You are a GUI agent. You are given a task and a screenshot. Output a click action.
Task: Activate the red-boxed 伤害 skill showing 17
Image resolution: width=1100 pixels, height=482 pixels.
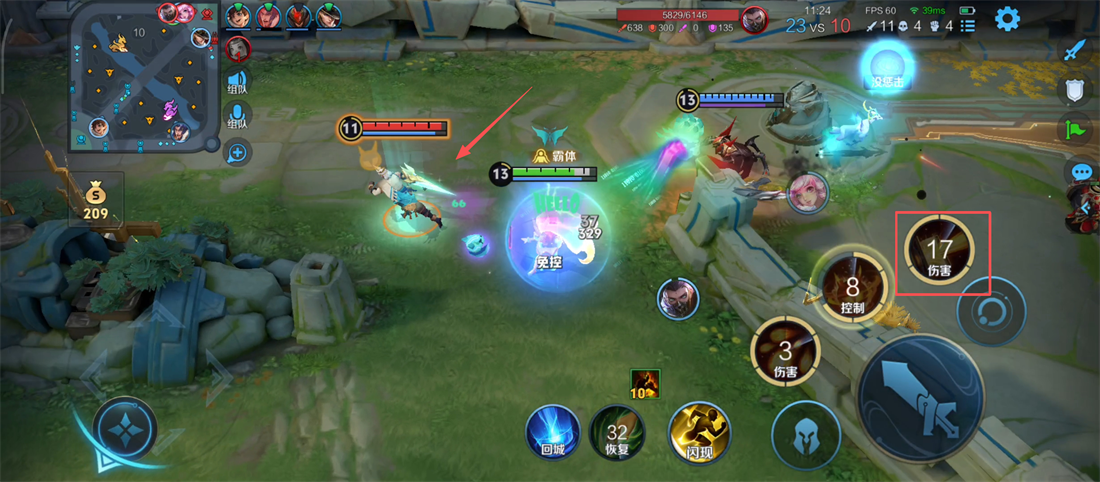point(940,252)
